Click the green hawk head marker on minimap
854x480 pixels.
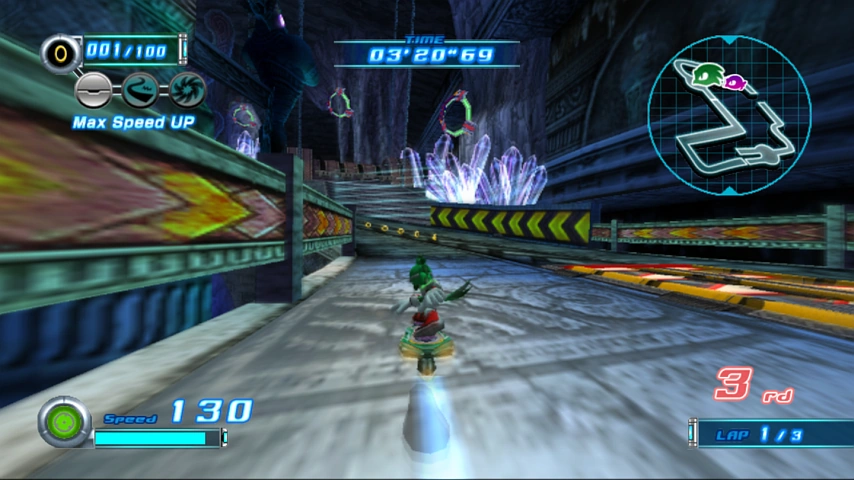point(708,73)
